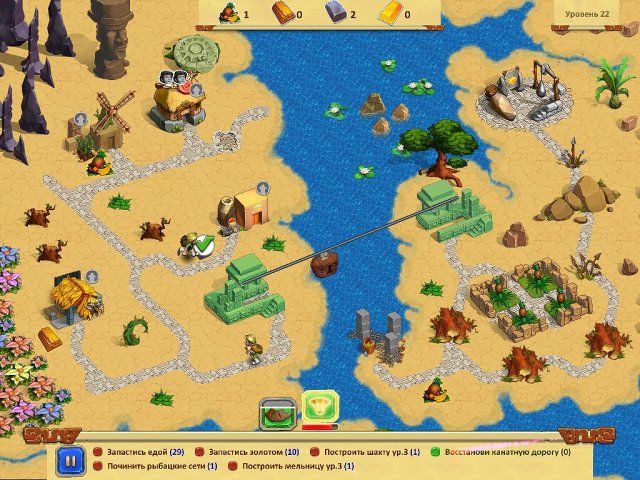Choose the upgrade arrow above the straw hut
This screenshot has height=480, width=640.
pos(91,275)
